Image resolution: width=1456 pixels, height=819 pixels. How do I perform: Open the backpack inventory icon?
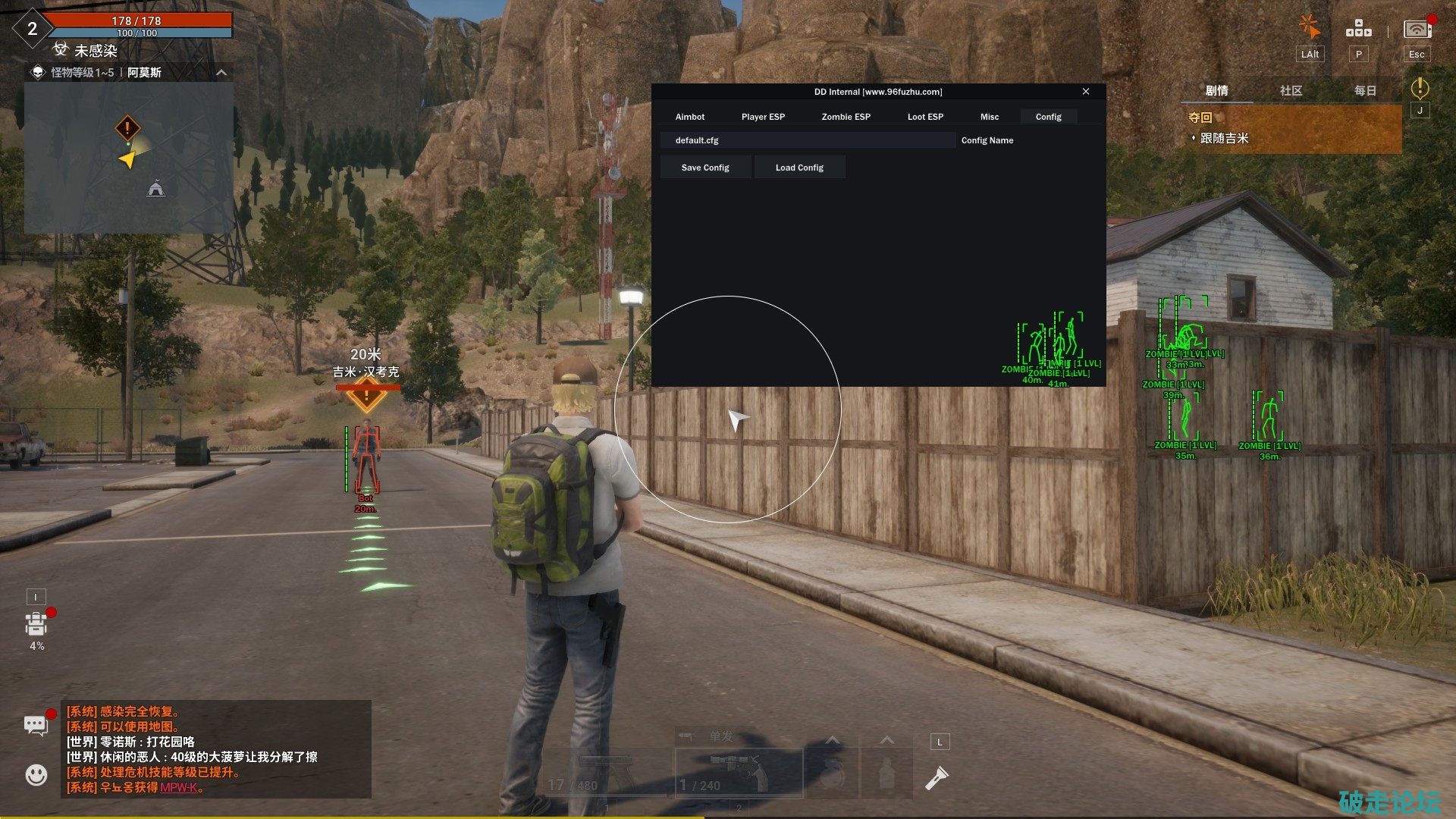click(x=36, y=624)
